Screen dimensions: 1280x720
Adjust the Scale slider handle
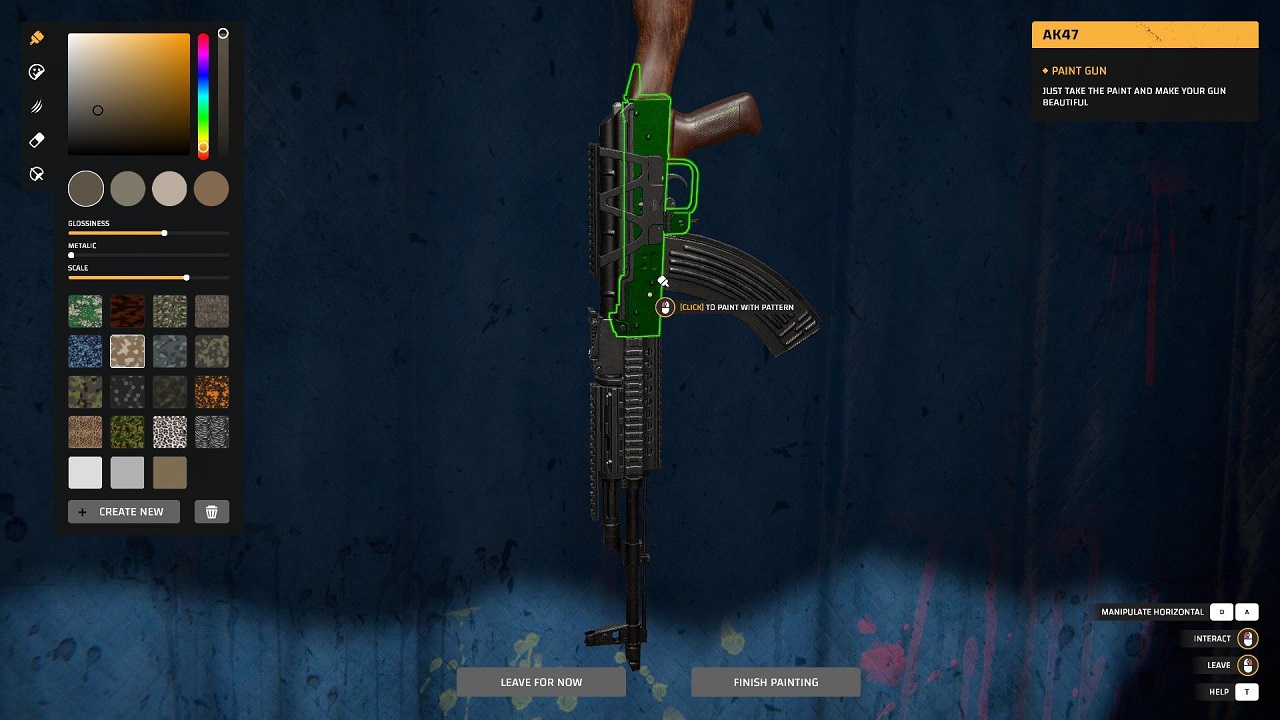[185, 278]
